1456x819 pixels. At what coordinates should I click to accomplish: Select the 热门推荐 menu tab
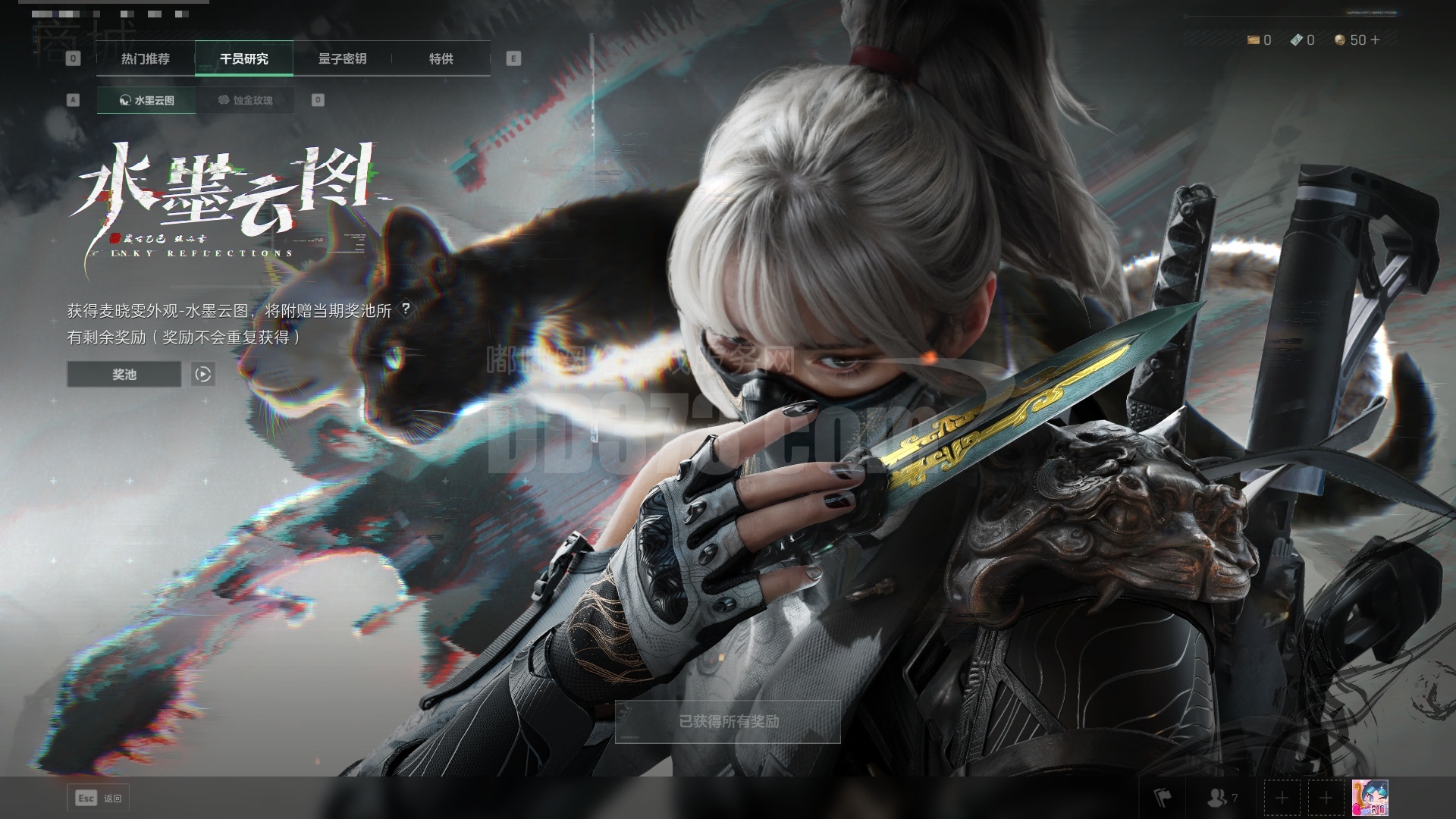tap(146, 59)
